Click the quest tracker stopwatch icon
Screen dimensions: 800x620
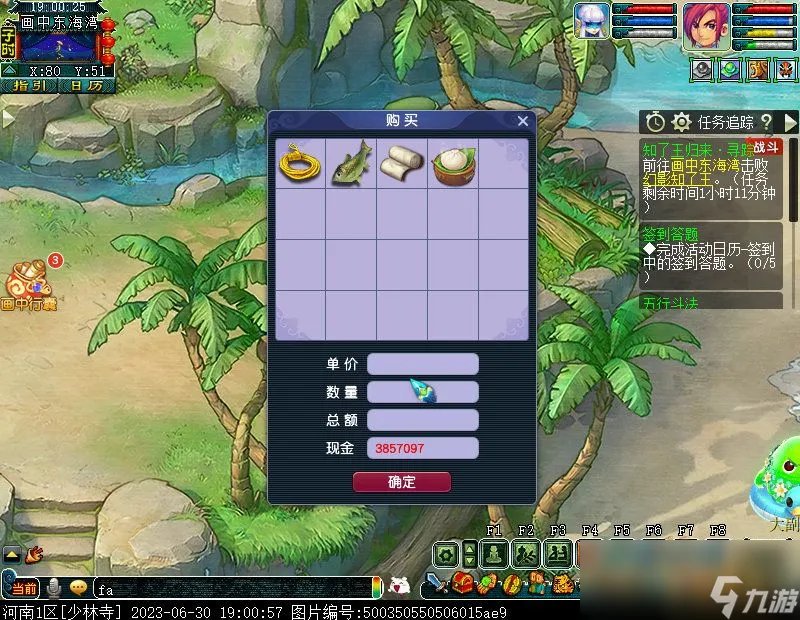coord(655,122)
